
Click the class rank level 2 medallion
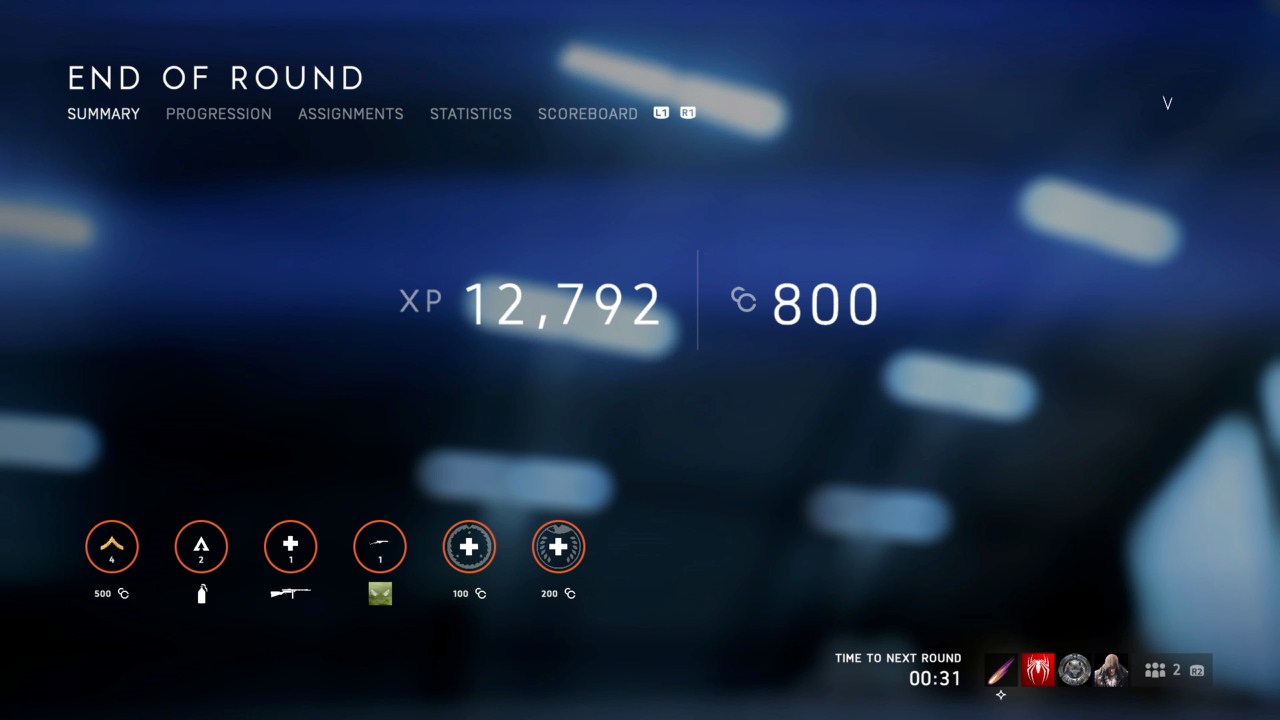pos(201,546)
